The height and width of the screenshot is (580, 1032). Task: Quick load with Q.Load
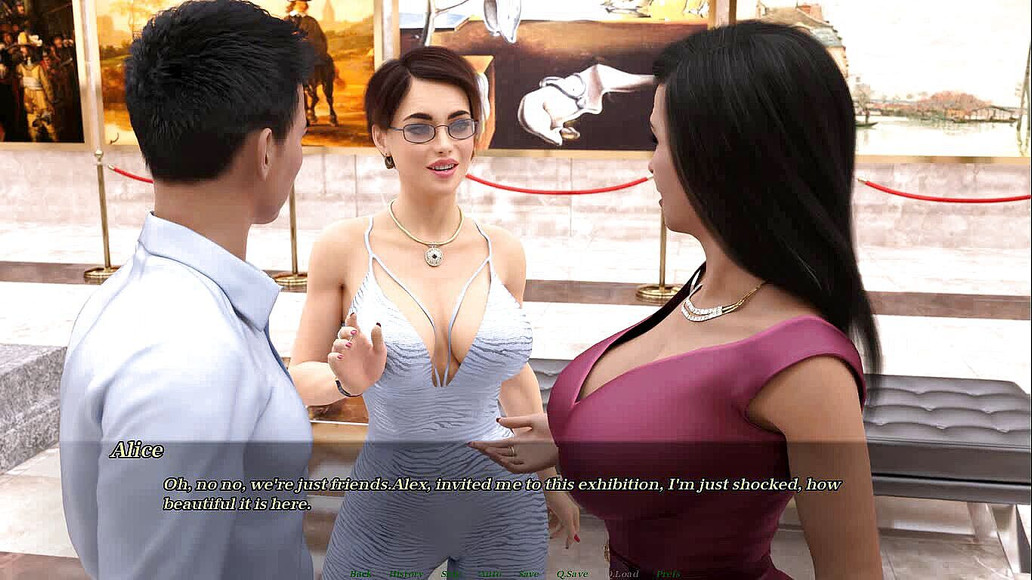[622, 574]
